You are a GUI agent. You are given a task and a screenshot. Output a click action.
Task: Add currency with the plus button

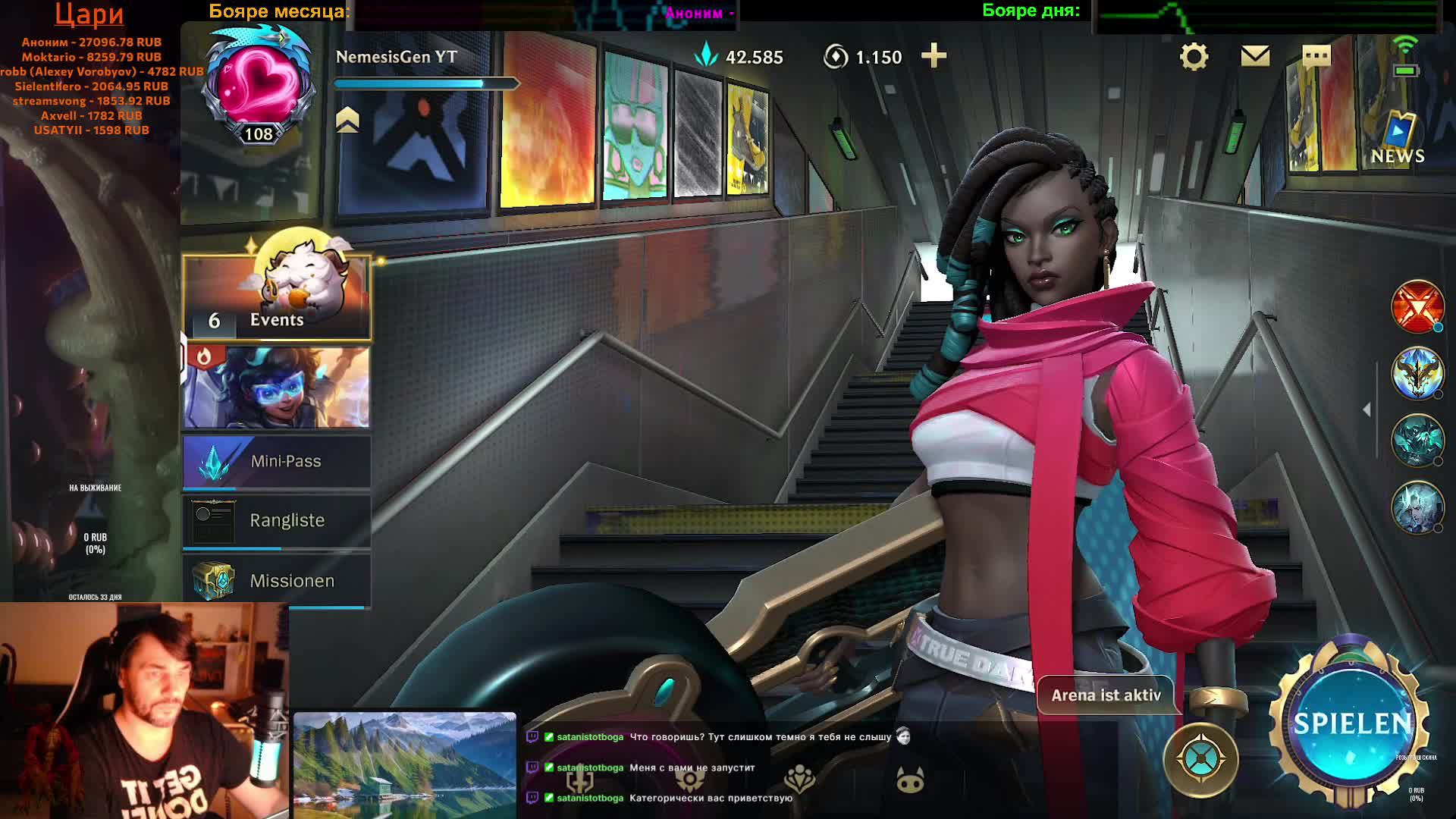click(x=934, y=56)
